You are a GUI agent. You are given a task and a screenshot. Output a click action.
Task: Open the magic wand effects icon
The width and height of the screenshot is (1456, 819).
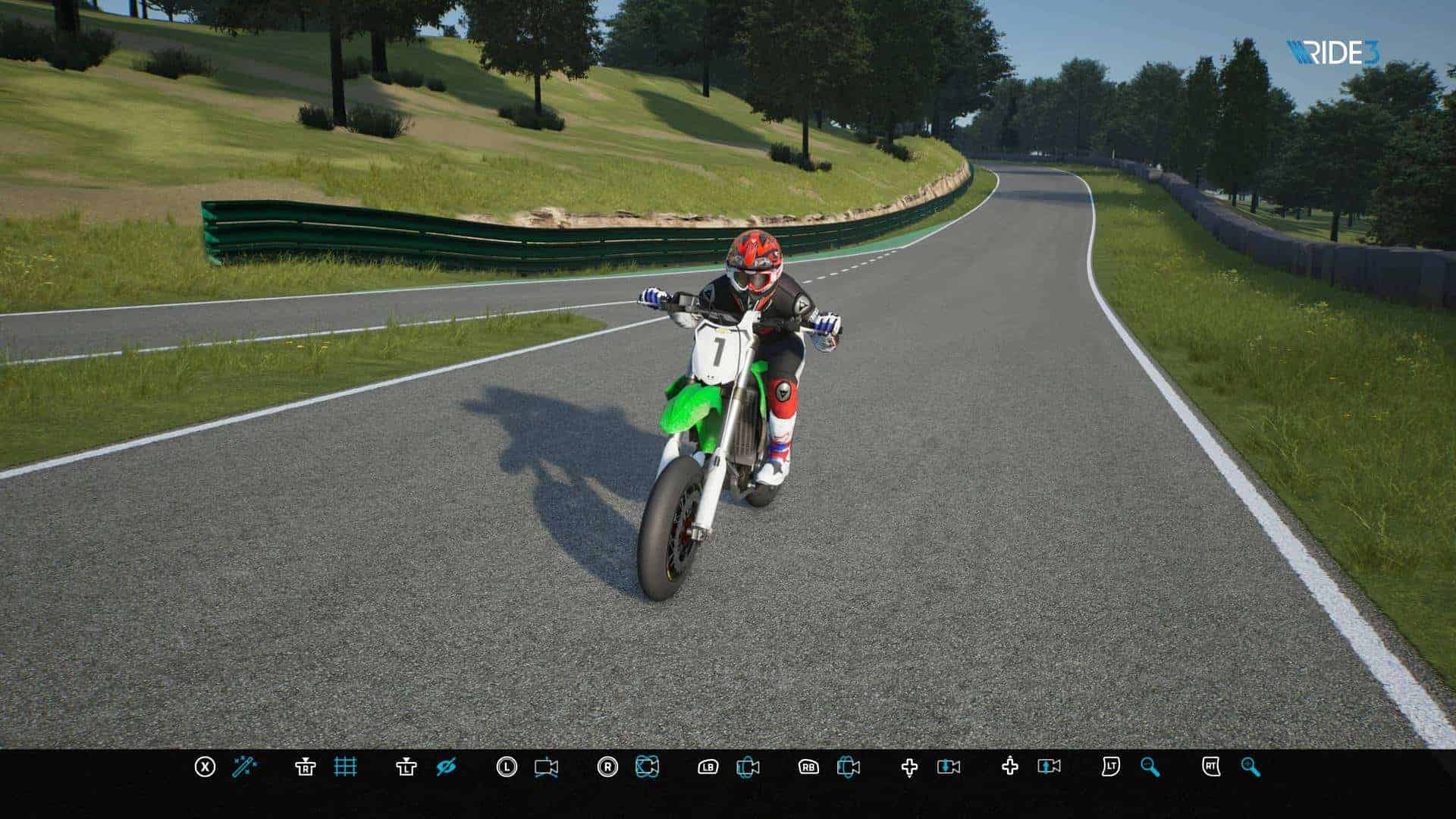[x=244, y=767]
